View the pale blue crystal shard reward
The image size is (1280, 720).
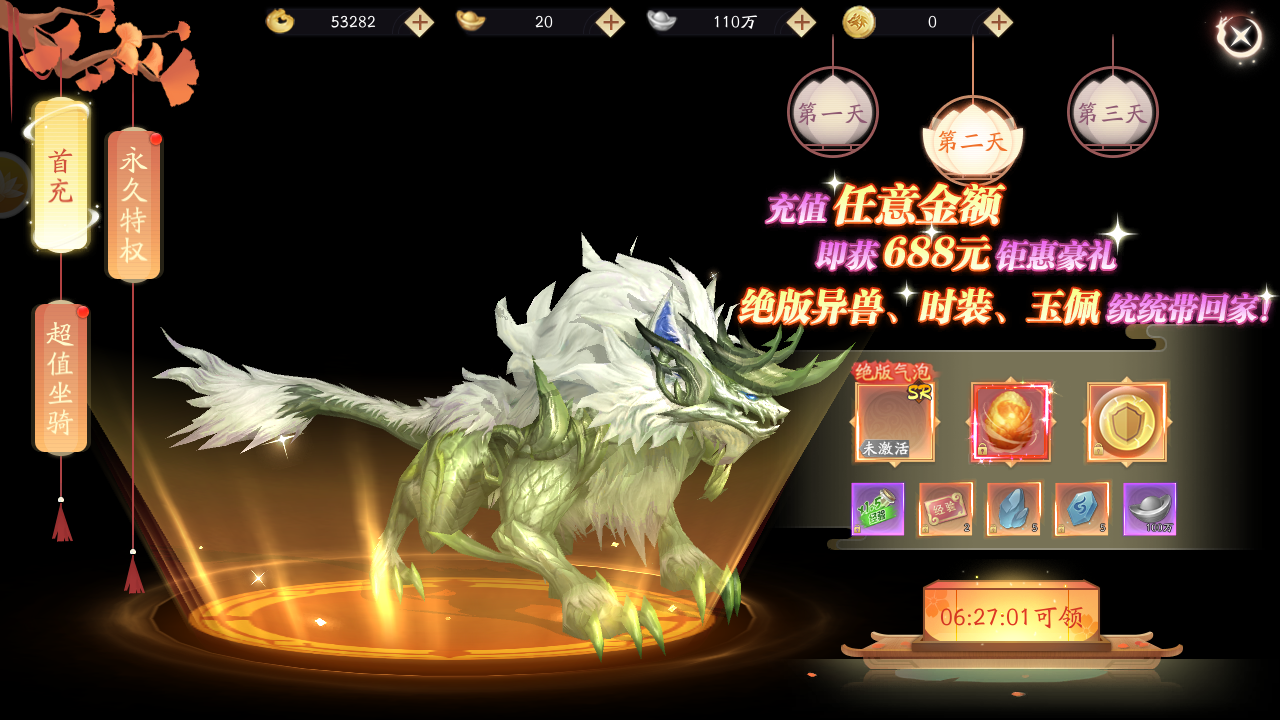pos(1013,509)
